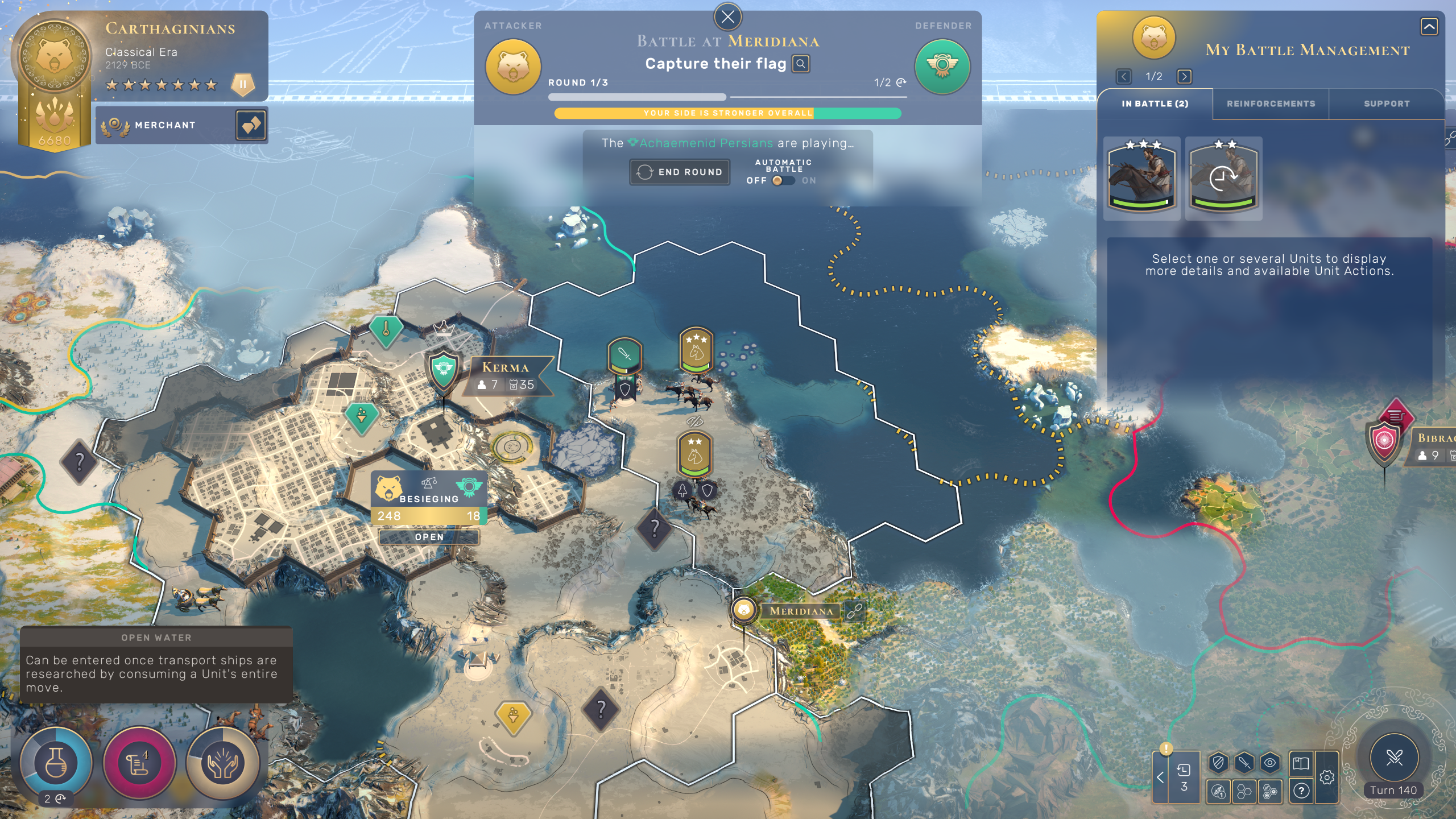Toggle the Automatic Battle switch
1456x819 pixels.
click(x=783, y=180)
